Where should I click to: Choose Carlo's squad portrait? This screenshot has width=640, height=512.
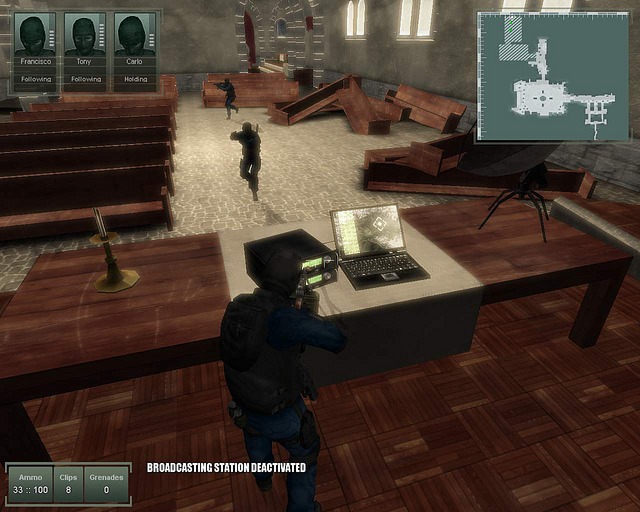[x=134, y=37]
